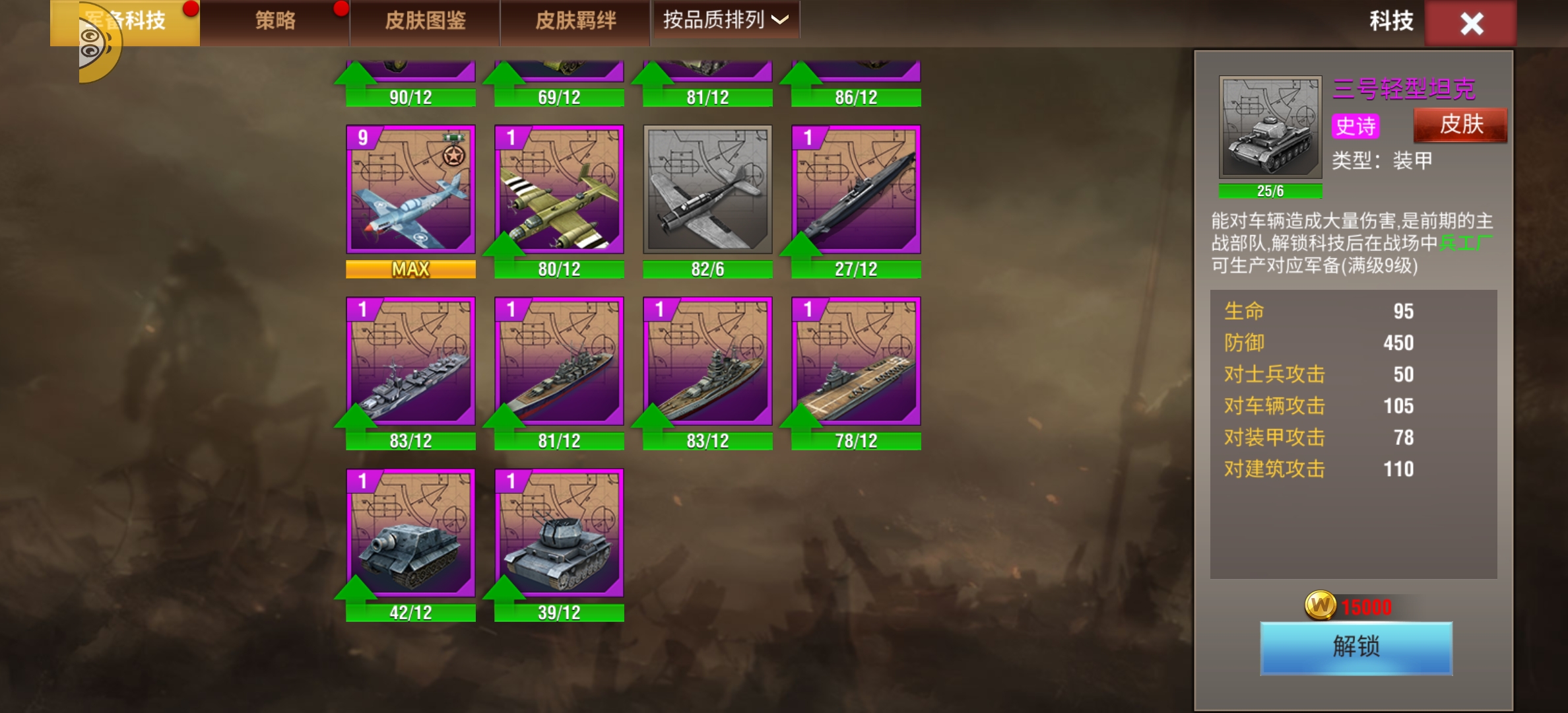Screen dimensions: 1568x713
Task: Switch to the 皮肤图鉴 tab
Action: tap(424, 20)
